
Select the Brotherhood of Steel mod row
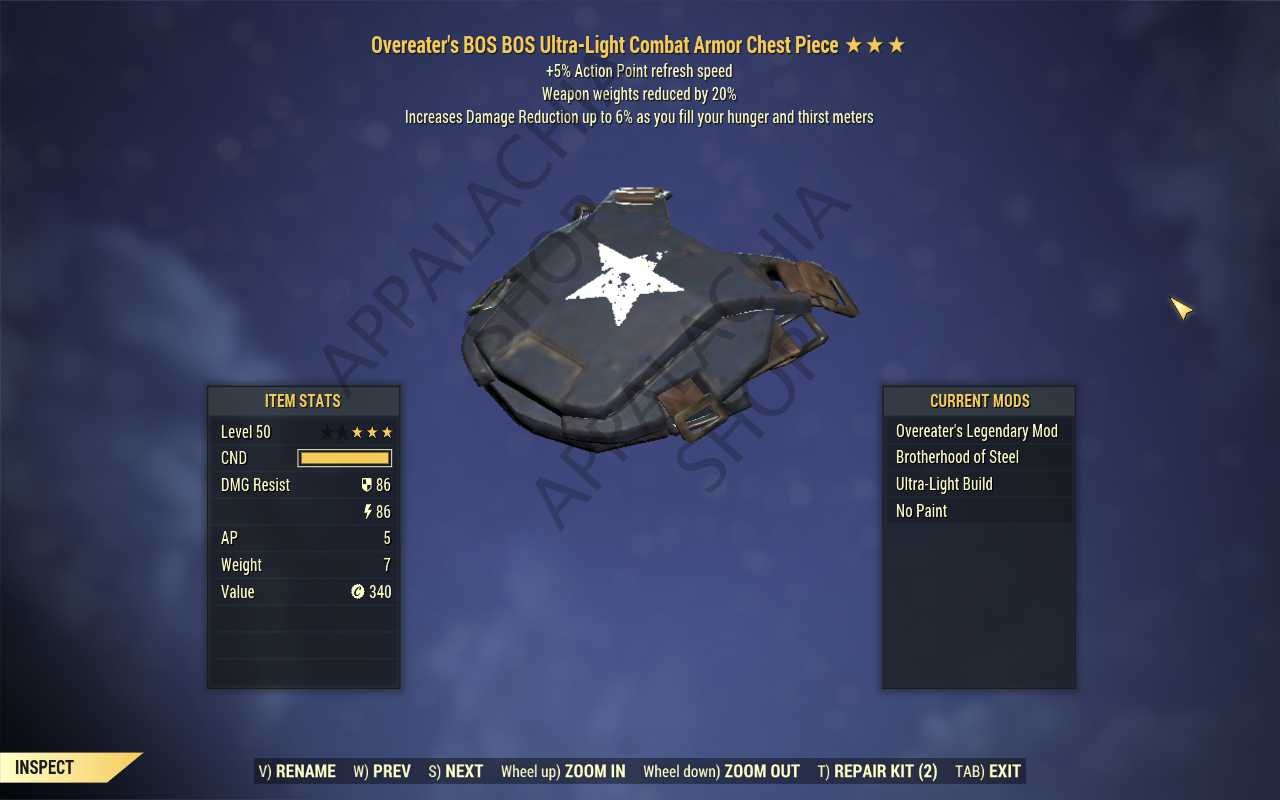pyautogui.click(x=977, y=457)
